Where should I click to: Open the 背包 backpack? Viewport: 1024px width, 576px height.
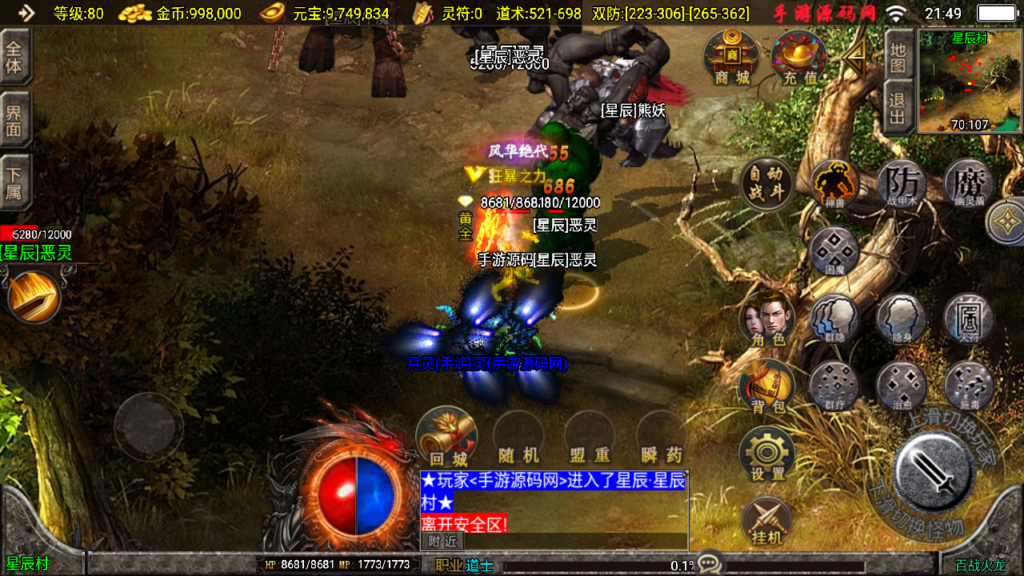766,387
